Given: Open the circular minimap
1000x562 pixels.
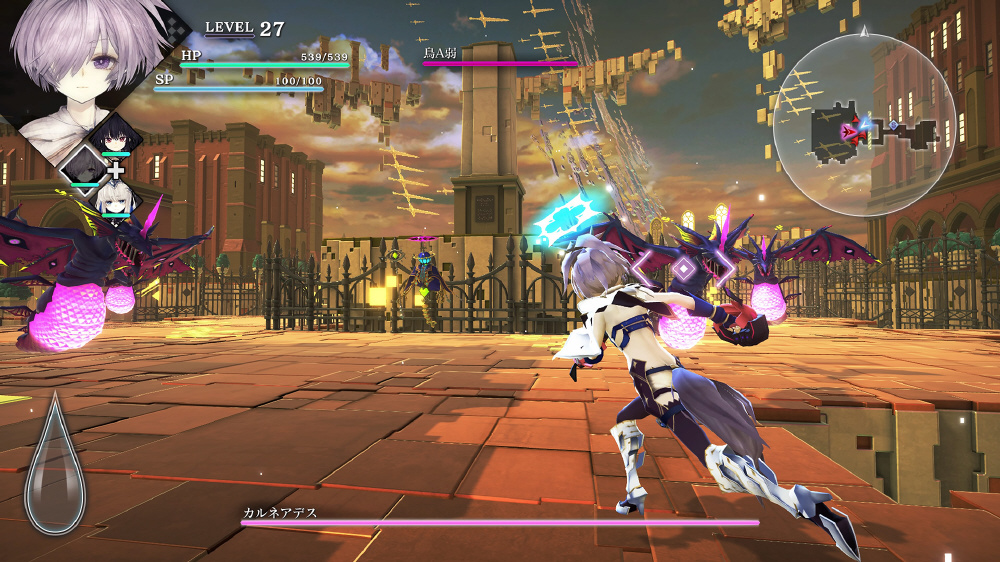Looking at the screenshot, I should coord(863,125).
